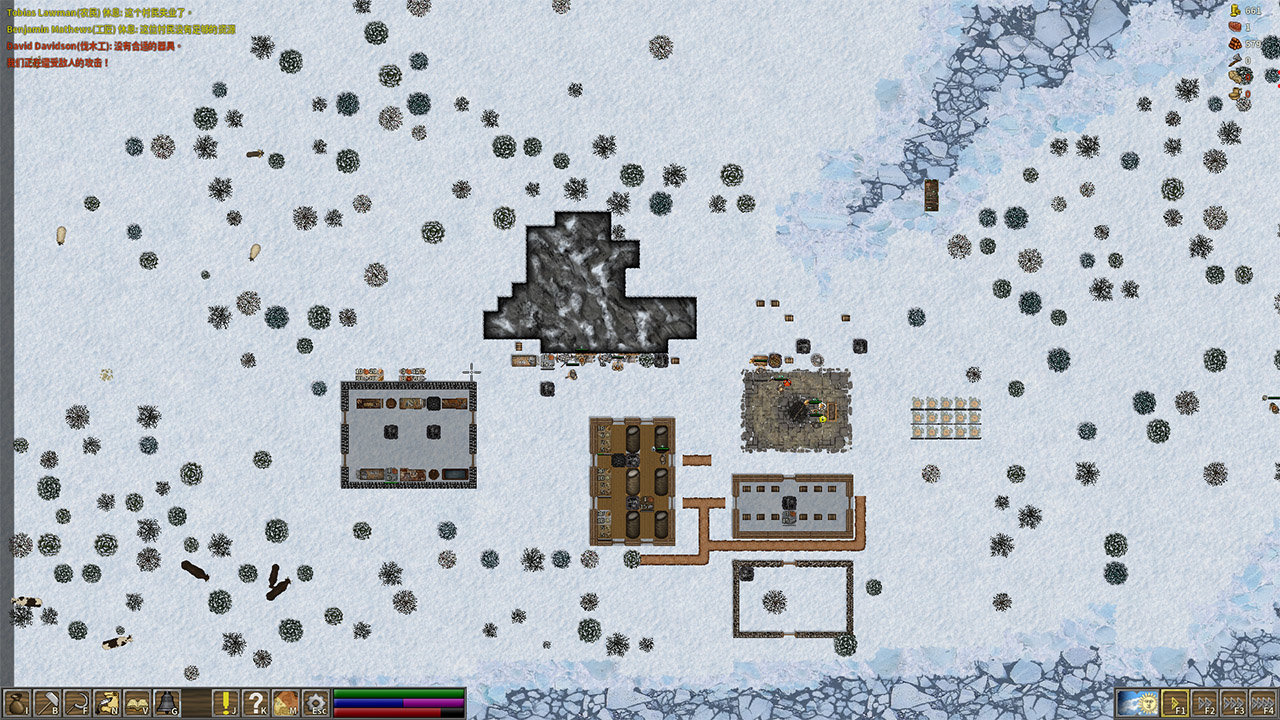
Task: Open the gear settings menu
Action: [316, 703]
